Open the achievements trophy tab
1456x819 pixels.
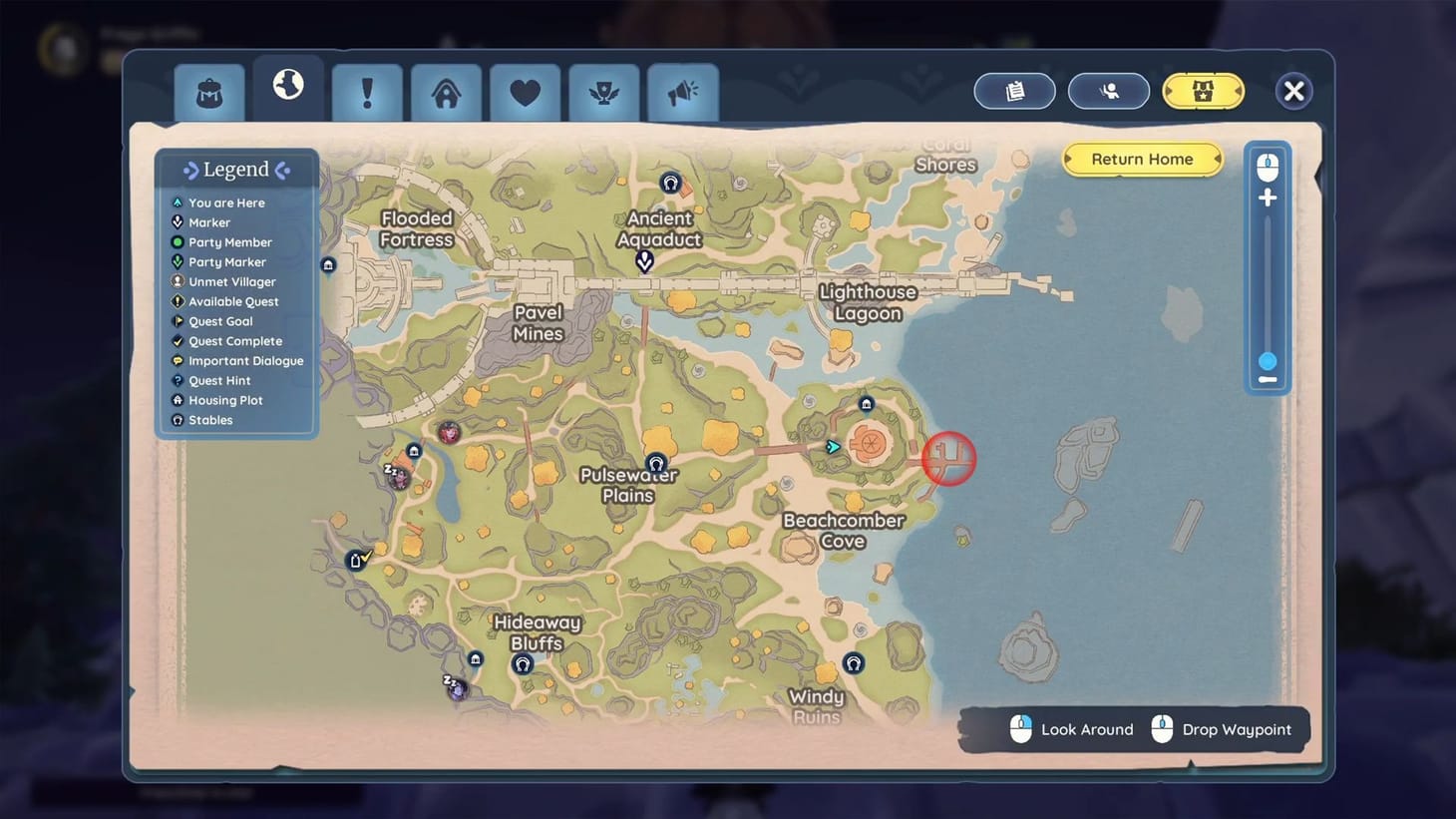603,91
